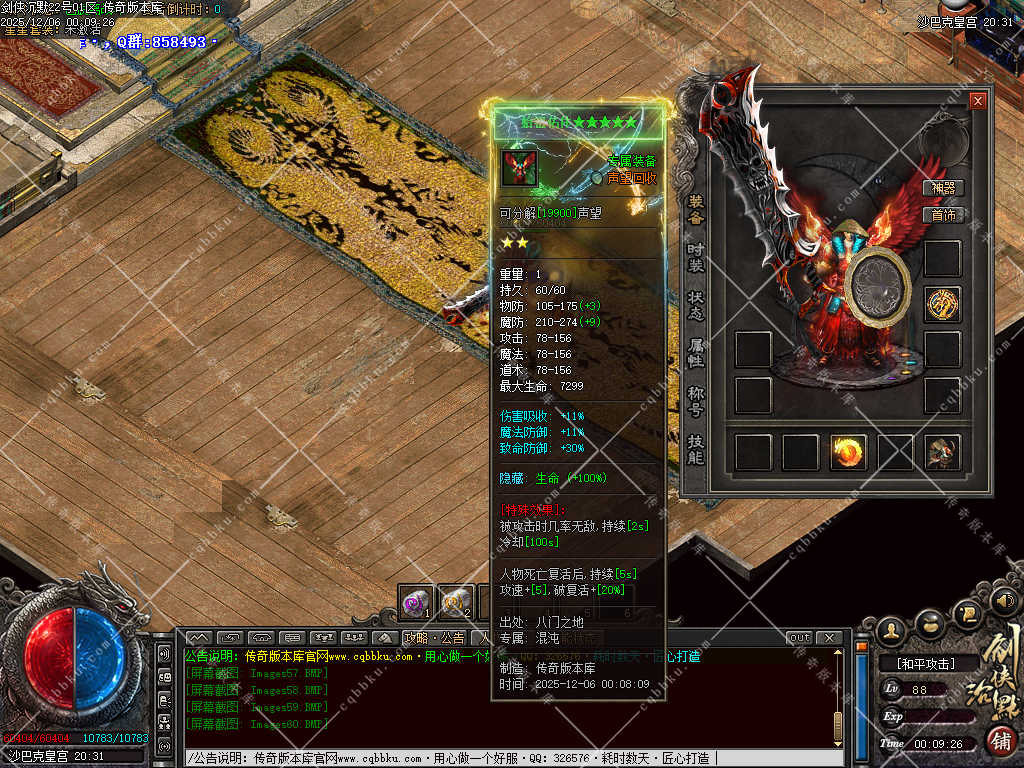Image resolution: width=1024 pixels, height=768 pixels.
Task: Select the fire orb equipment slot
Action: click(x=848, y=452)
